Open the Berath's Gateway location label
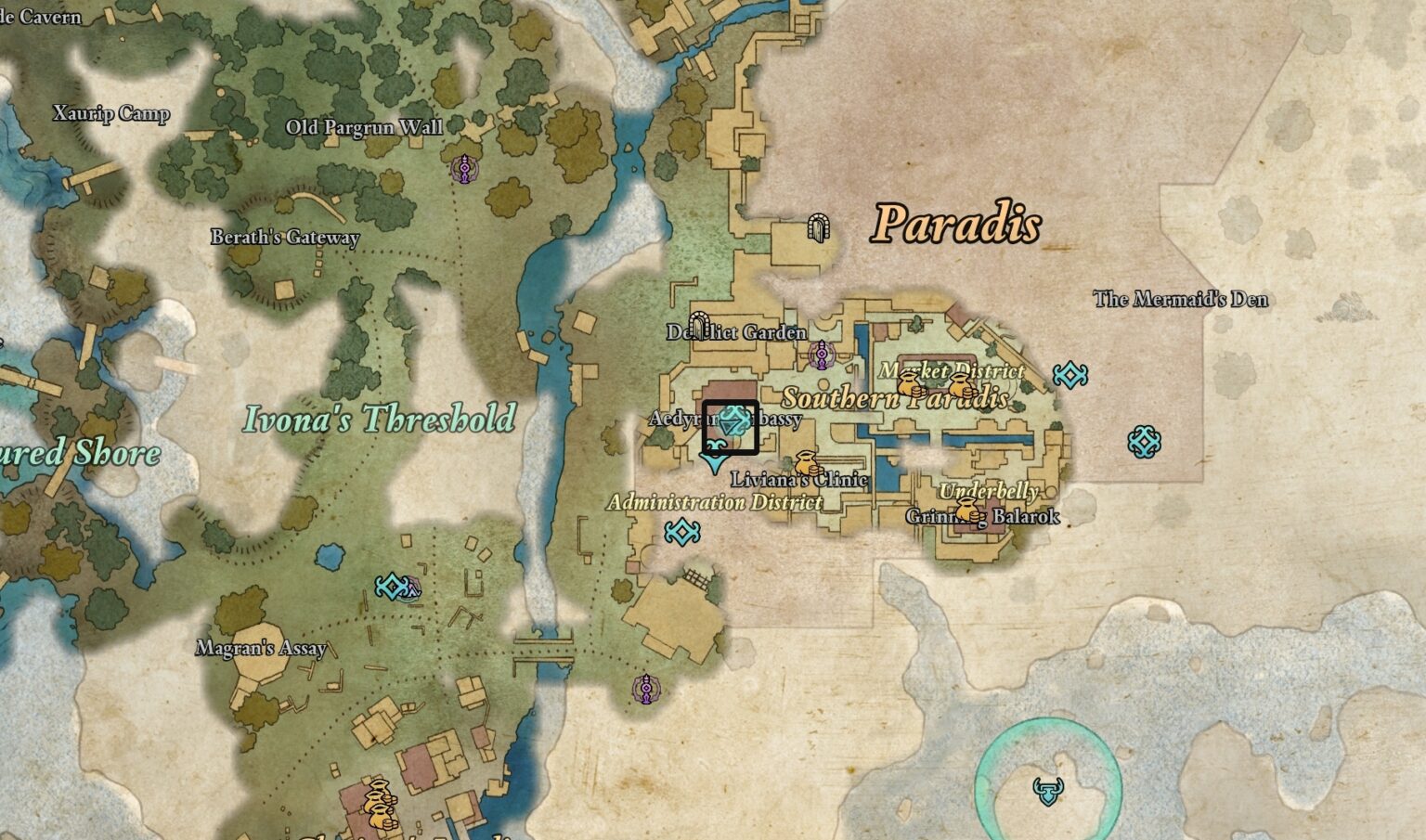This screenshot has width=1426, height=840. coord(284,239)
